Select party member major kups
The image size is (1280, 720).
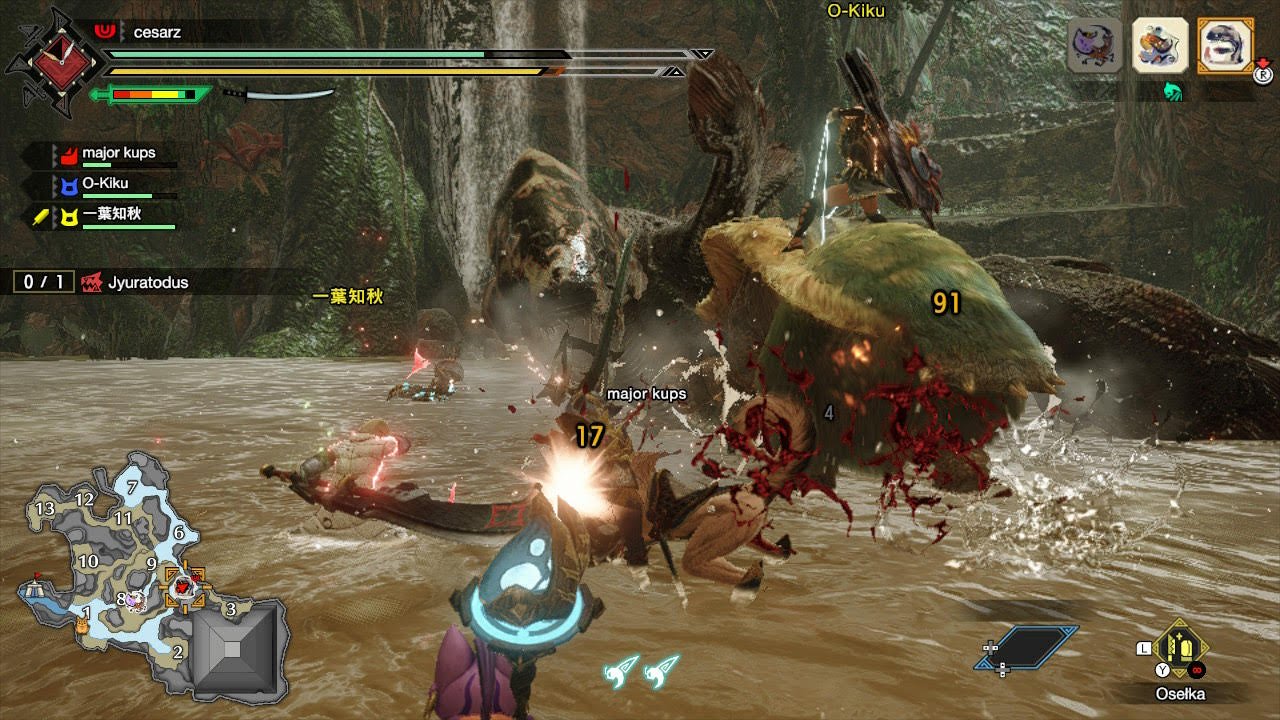(x=118, y=155)
